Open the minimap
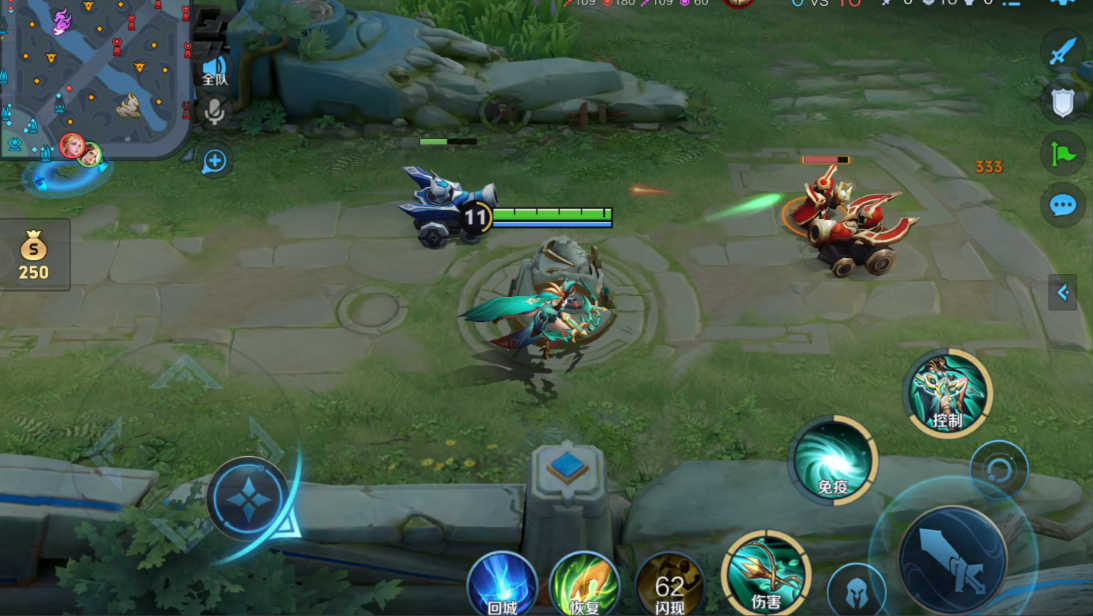Viewport: 1093px width, 616px height. click(x=95, y=75)
